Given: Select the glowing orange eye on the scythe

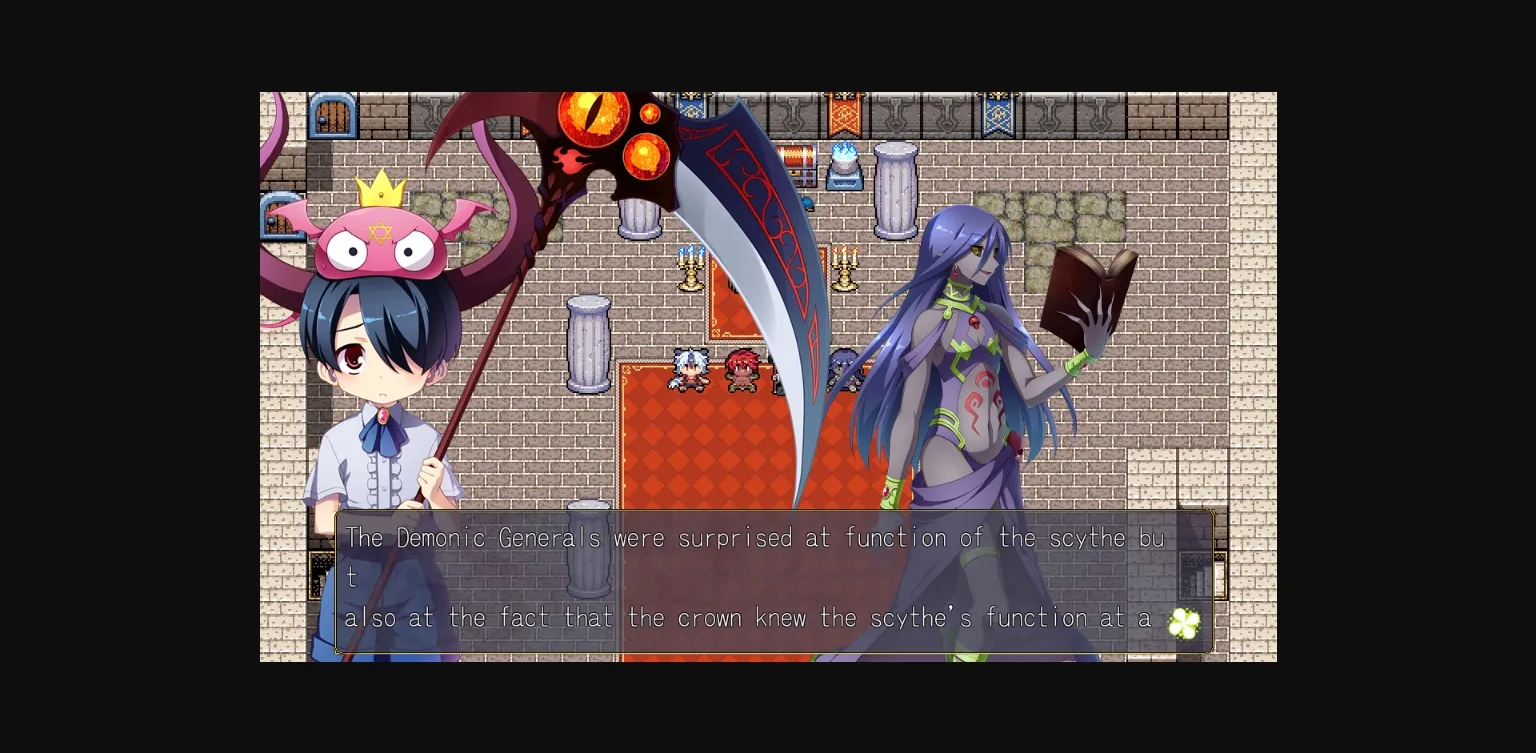Looking at the screenshot, I should pos(594,118).
